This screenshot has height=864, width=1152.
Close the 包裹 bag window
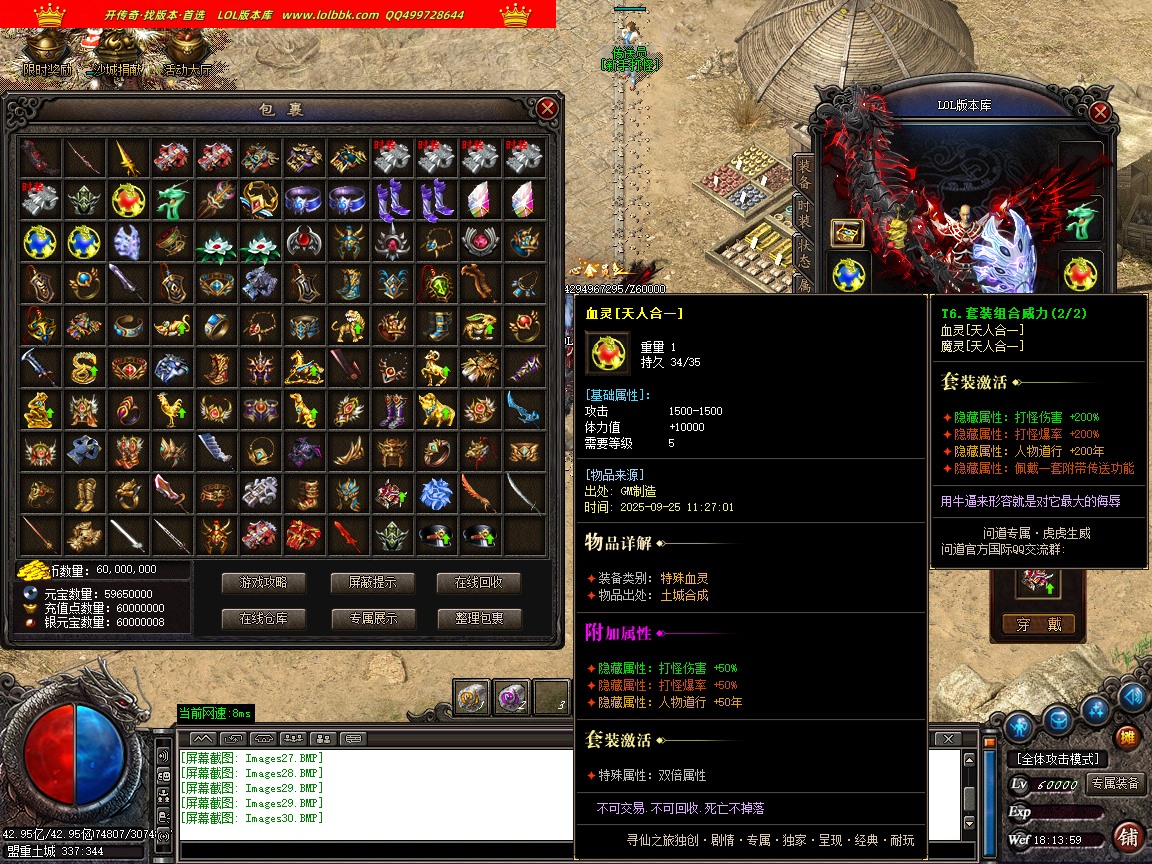(x=546, y=108)
